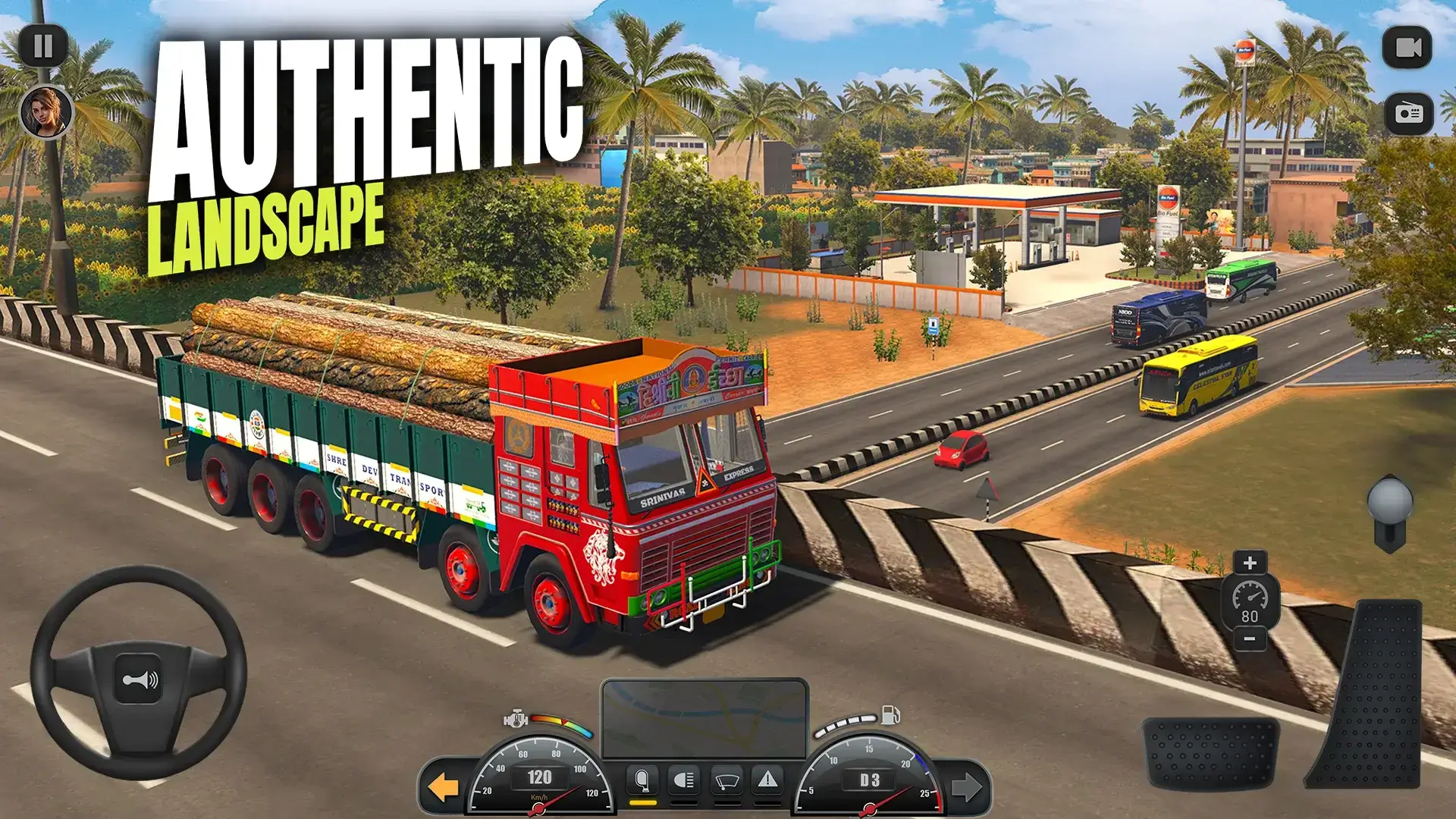The image size is (1456, 819).
Task: Enable the hazard warning lights
Action: click(x=768, y=779)
